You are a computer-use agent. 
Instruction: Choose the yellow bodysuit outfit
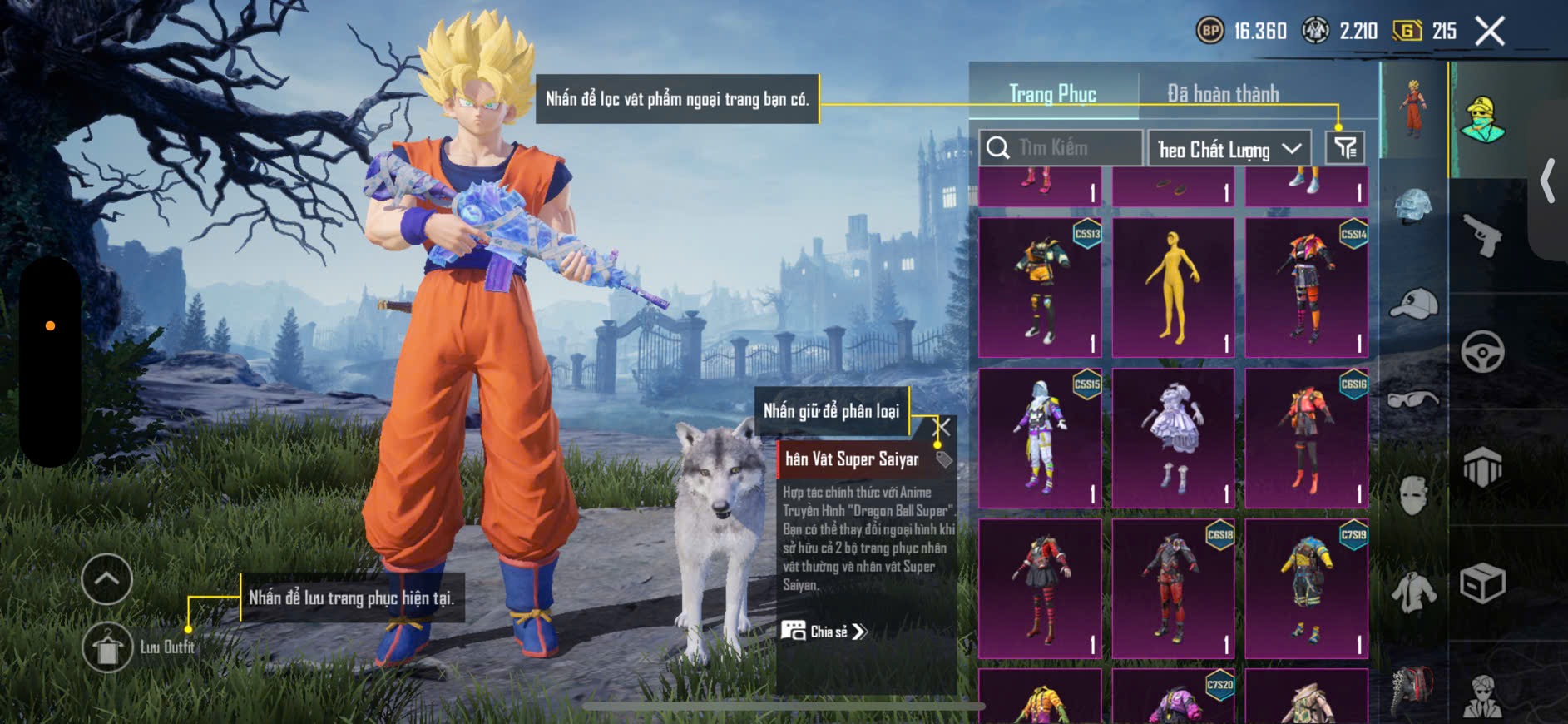pos(1173,288)
